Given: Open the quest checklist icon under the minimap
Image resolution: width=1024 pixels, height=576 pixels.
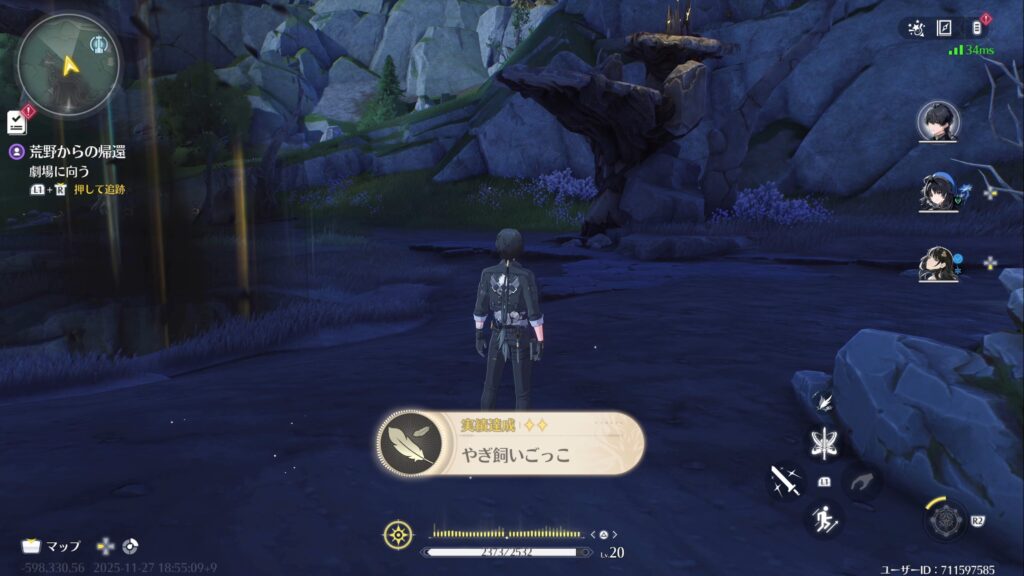Looking at the screenshot, I should point(17,122).
